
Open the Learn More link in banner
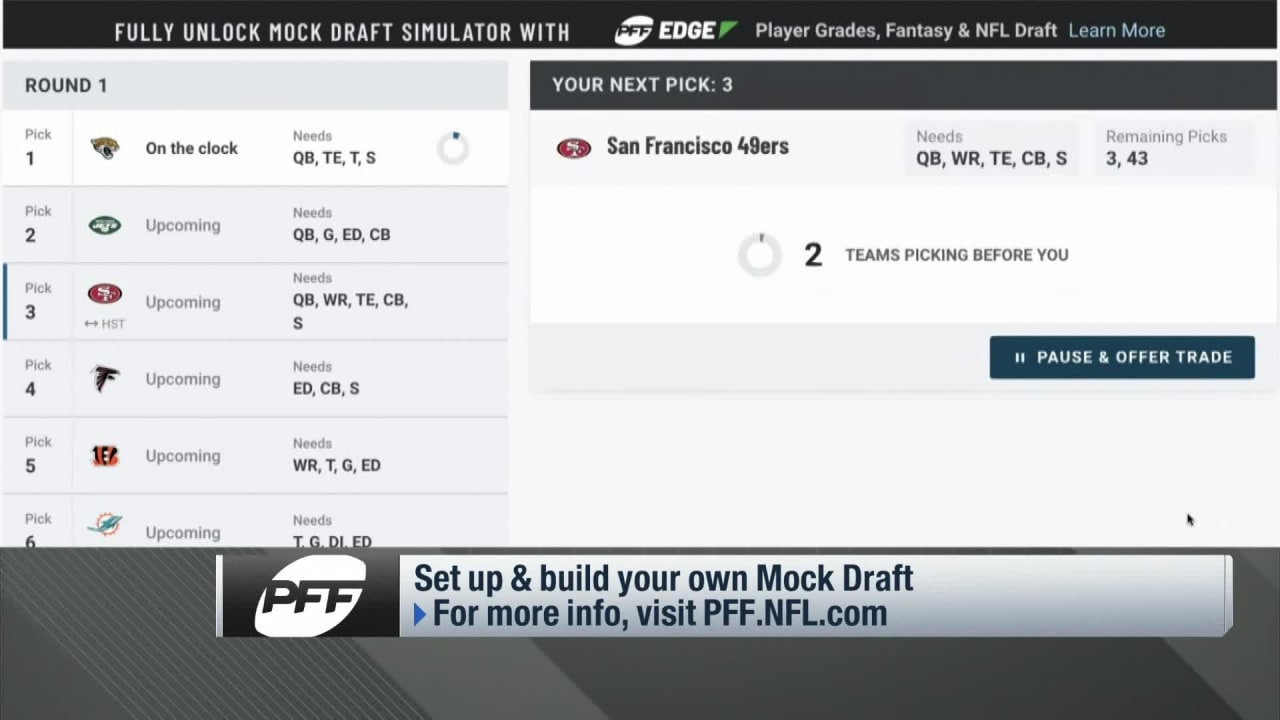[x=1116, y=30]
